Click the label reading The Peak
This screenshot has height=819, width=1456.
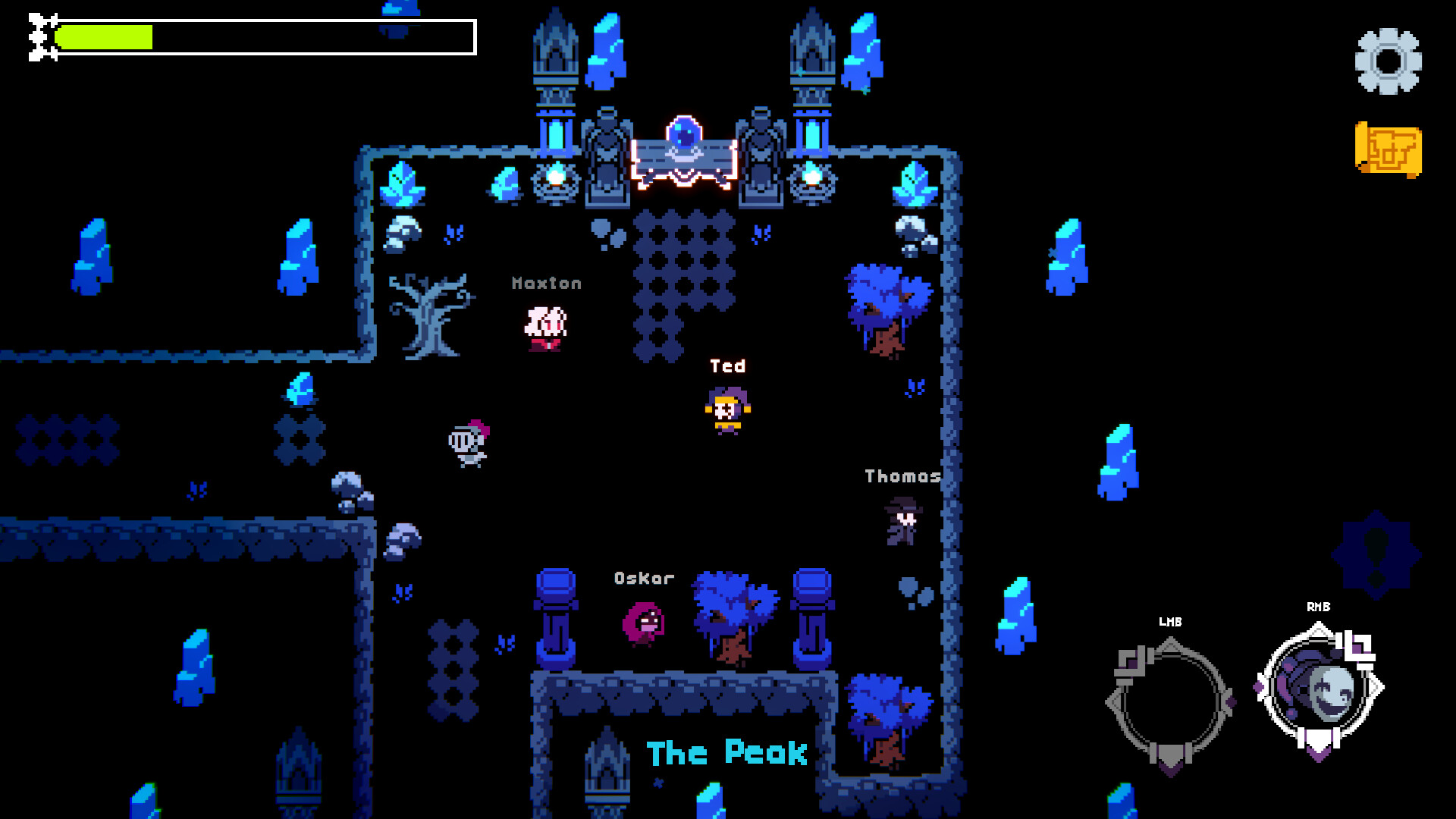[725, 753]
